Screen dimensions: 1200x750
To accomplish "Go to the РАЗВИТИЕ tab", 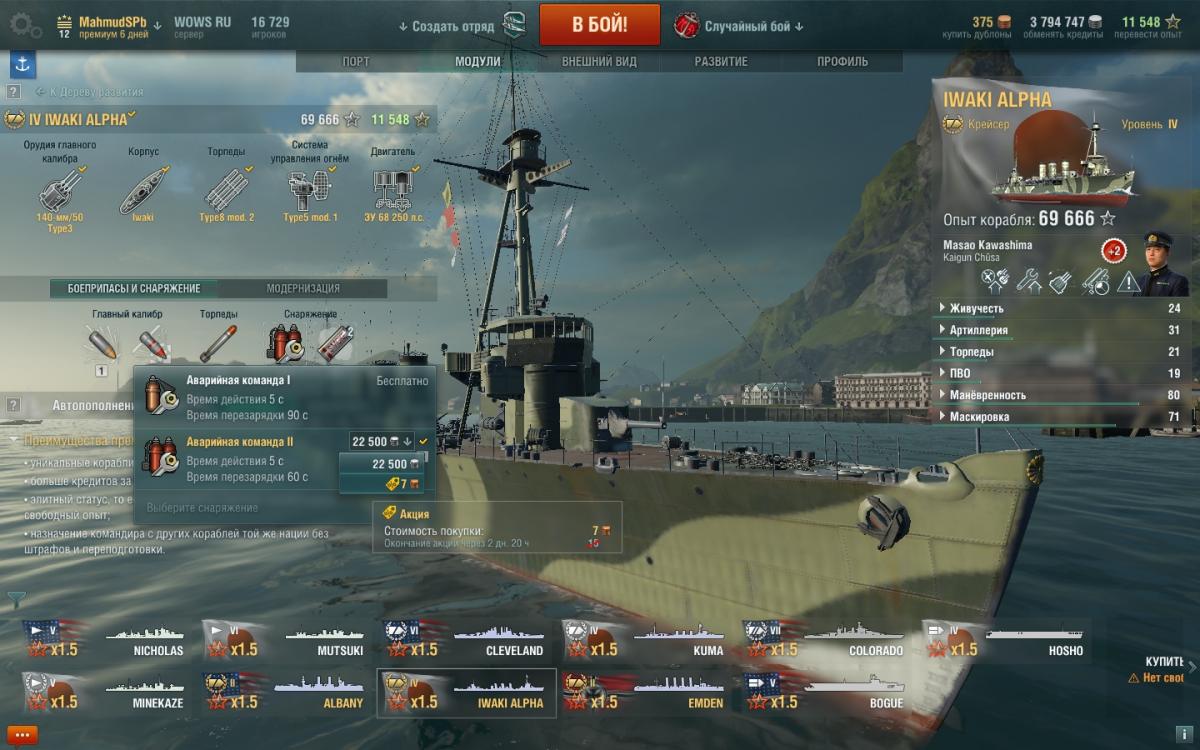I will tap(721, 61).
